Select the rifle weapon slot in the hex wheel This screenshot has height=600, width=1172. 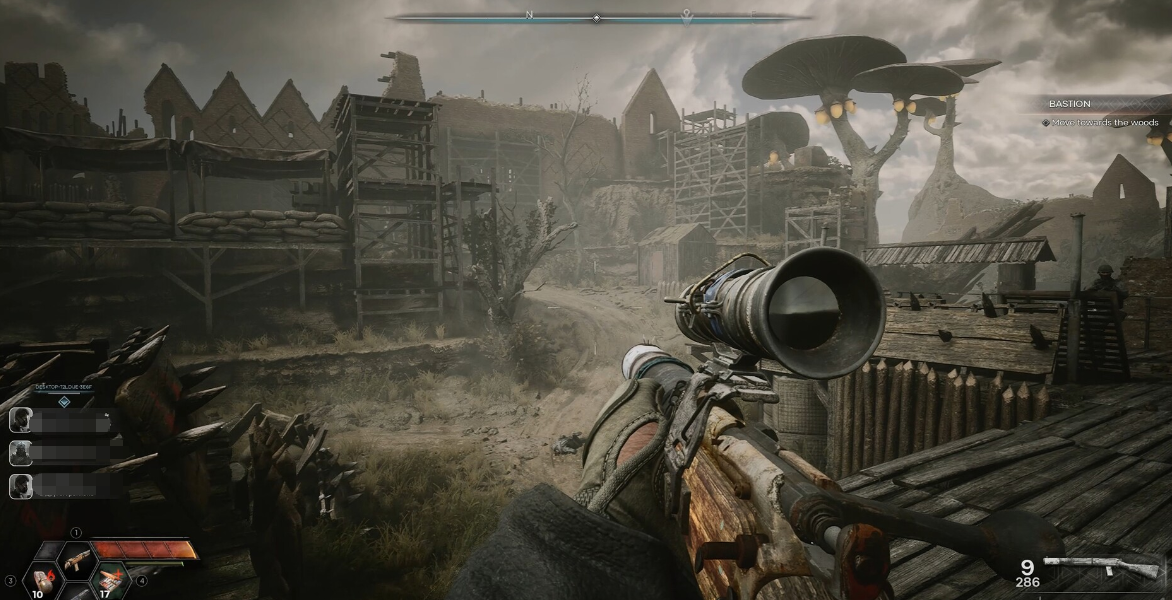[75, 559]
